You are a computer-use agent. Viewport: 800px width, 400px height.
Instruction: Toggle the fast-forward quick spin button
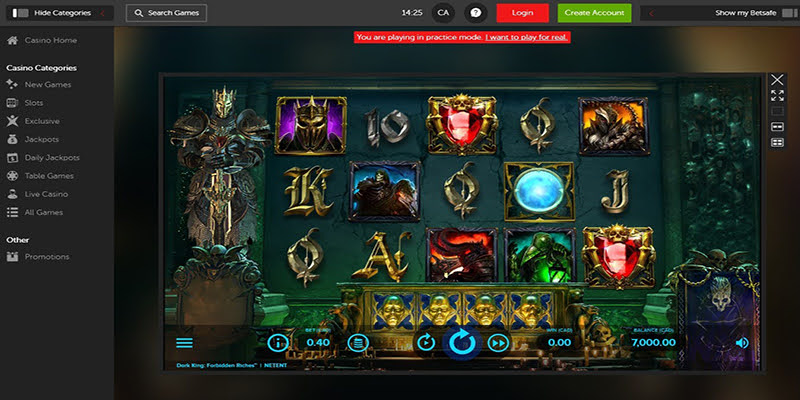497,343
